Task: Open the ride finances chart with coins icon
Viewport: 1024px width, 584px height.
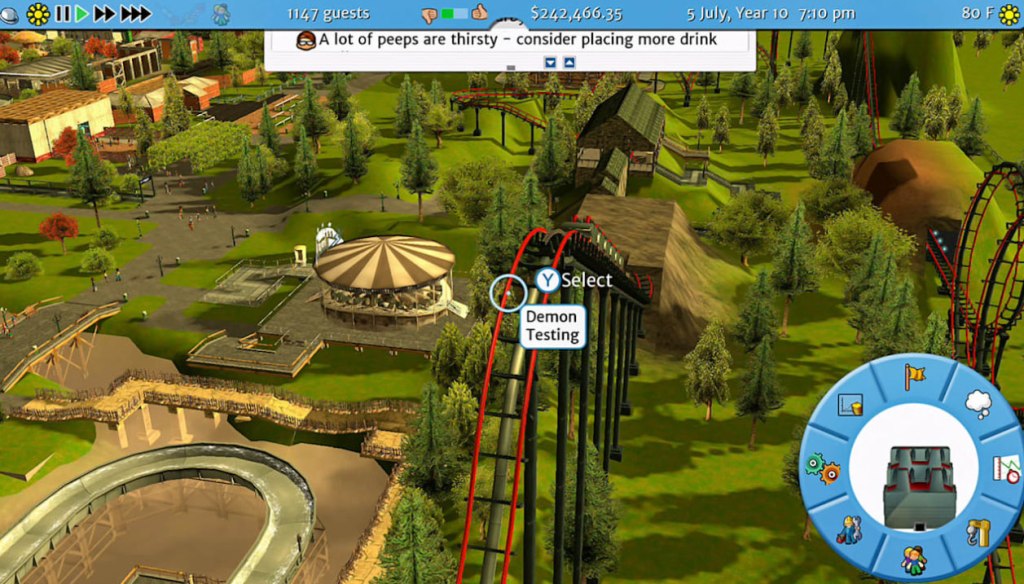Action: pos(850,405)
